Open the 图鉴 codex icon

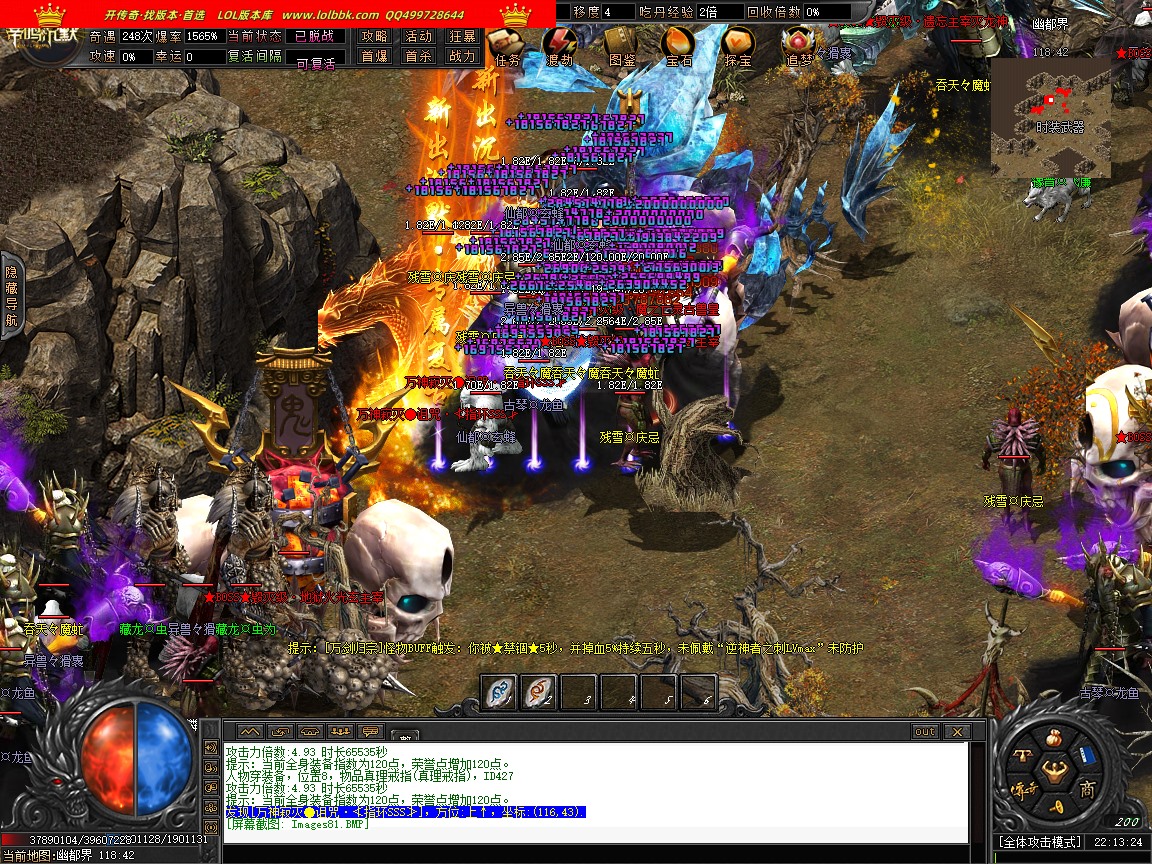point(622,45)
